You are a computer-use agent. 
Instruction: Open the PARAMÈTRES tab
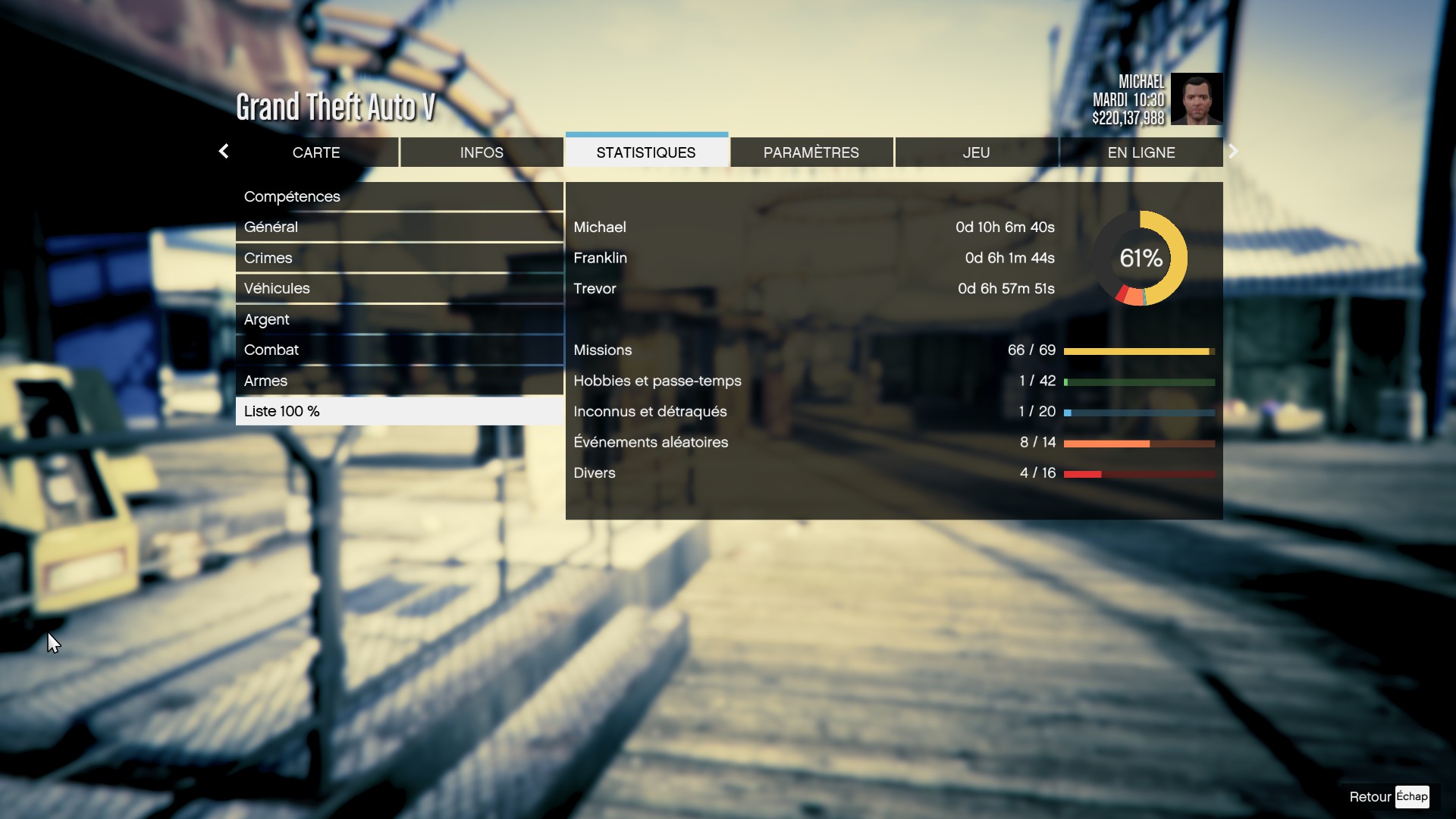(811, 152)
